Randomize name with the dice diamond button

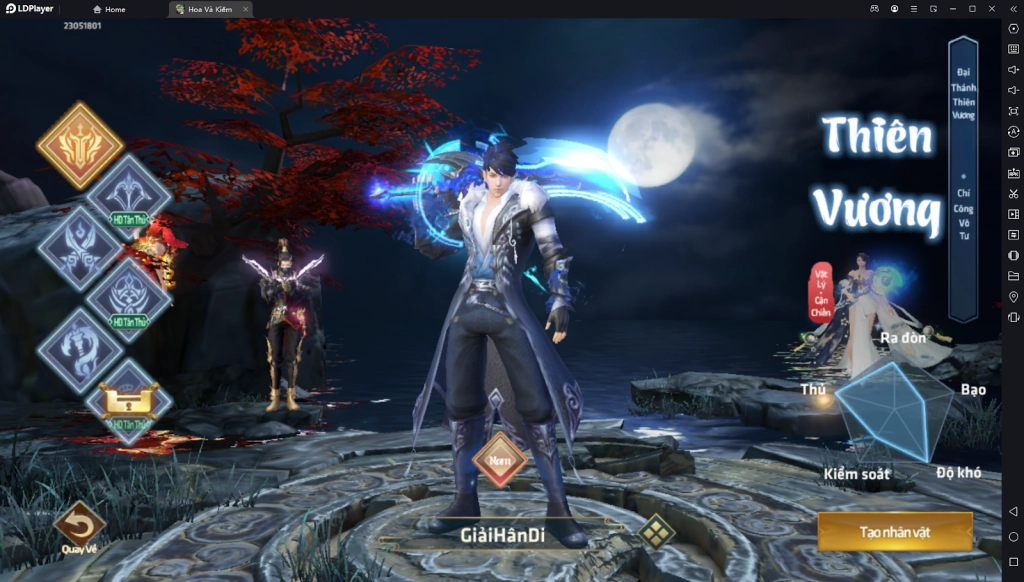click(655, 533)
